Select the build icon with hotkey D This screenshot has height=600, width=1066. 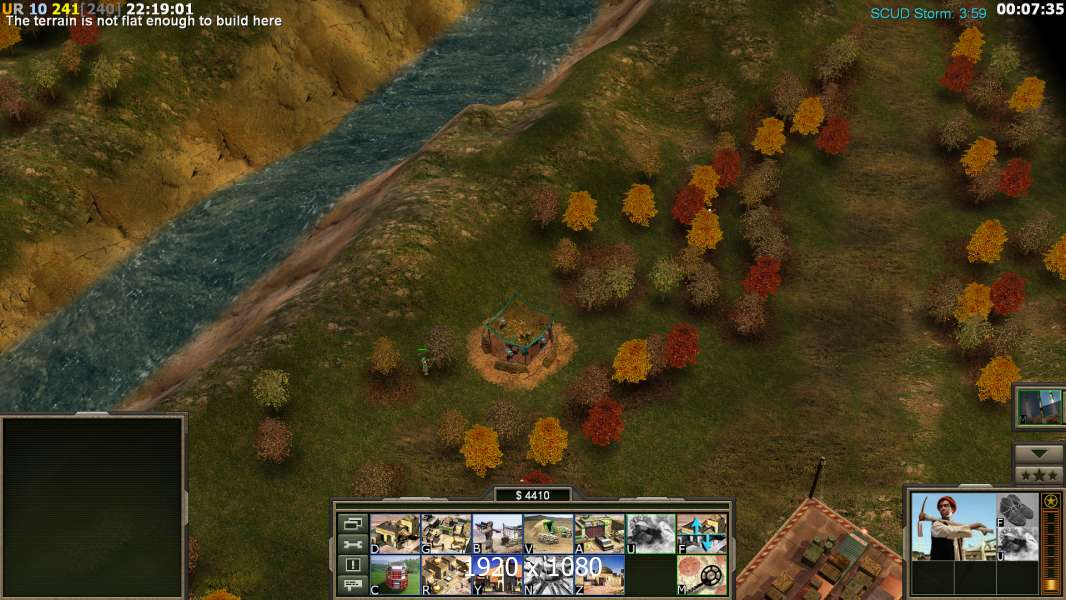[395, 534]
